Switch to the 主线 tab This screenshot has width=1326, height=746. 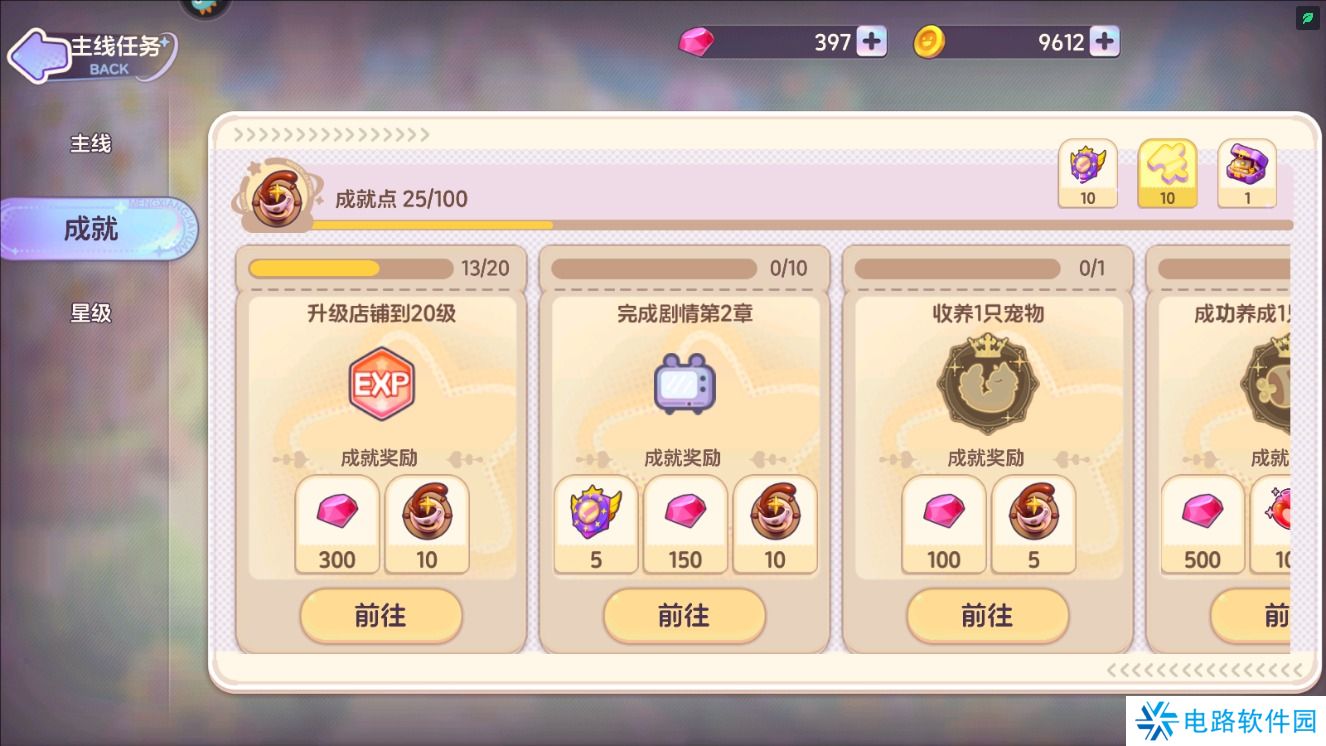coord(90,144)
